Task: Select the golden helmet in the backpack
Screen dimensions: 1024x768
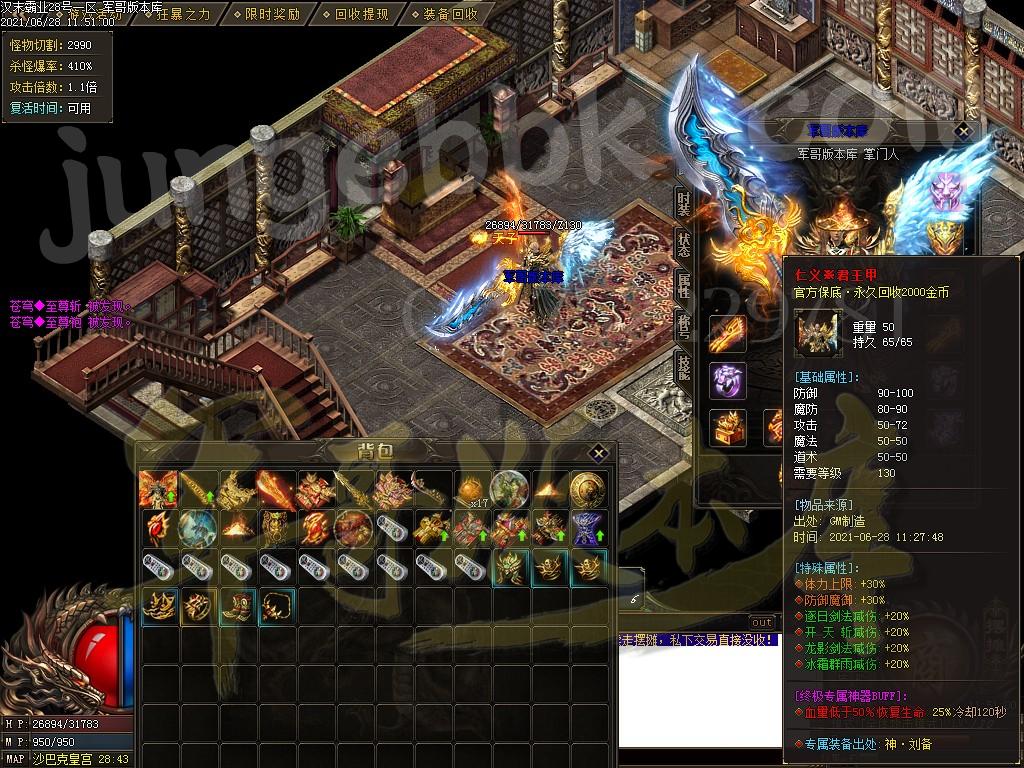Action: [510, 567]
